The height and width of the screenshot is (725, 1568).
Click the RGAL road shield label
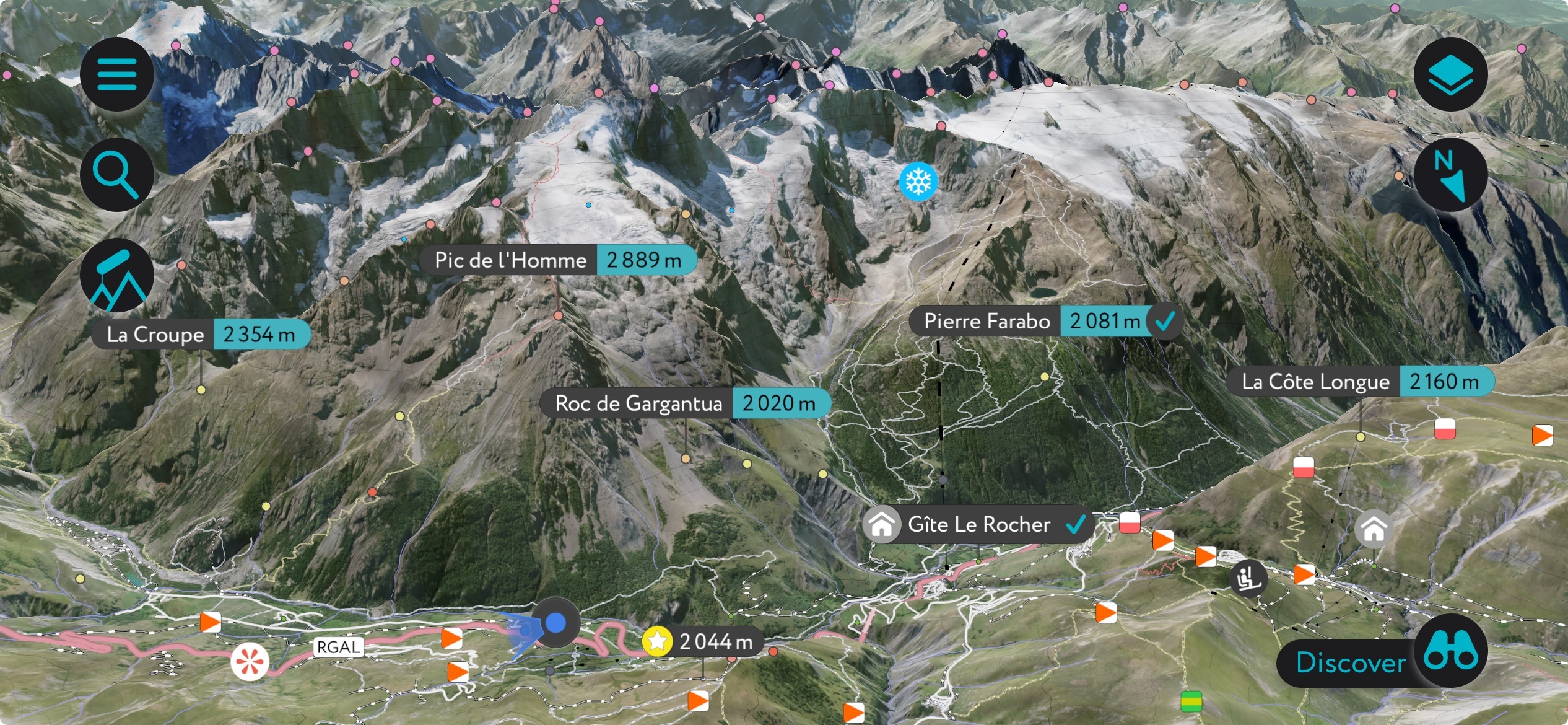click(338, 648)
